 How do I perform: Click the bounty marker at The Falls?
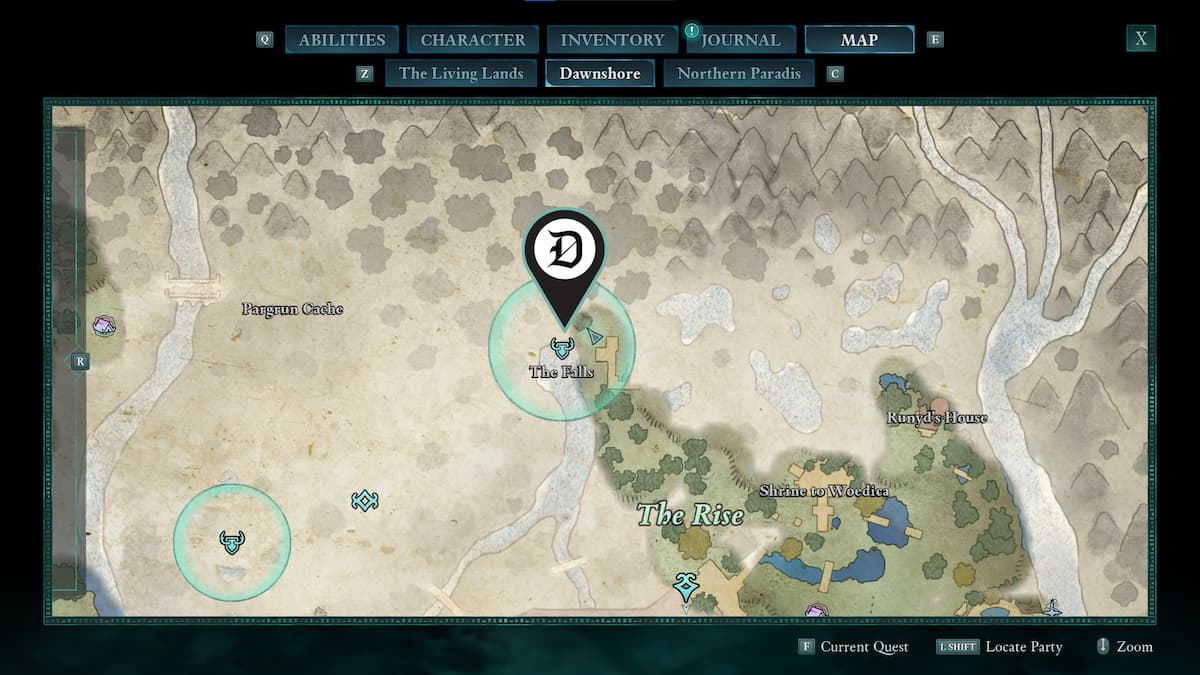point(561,348)
